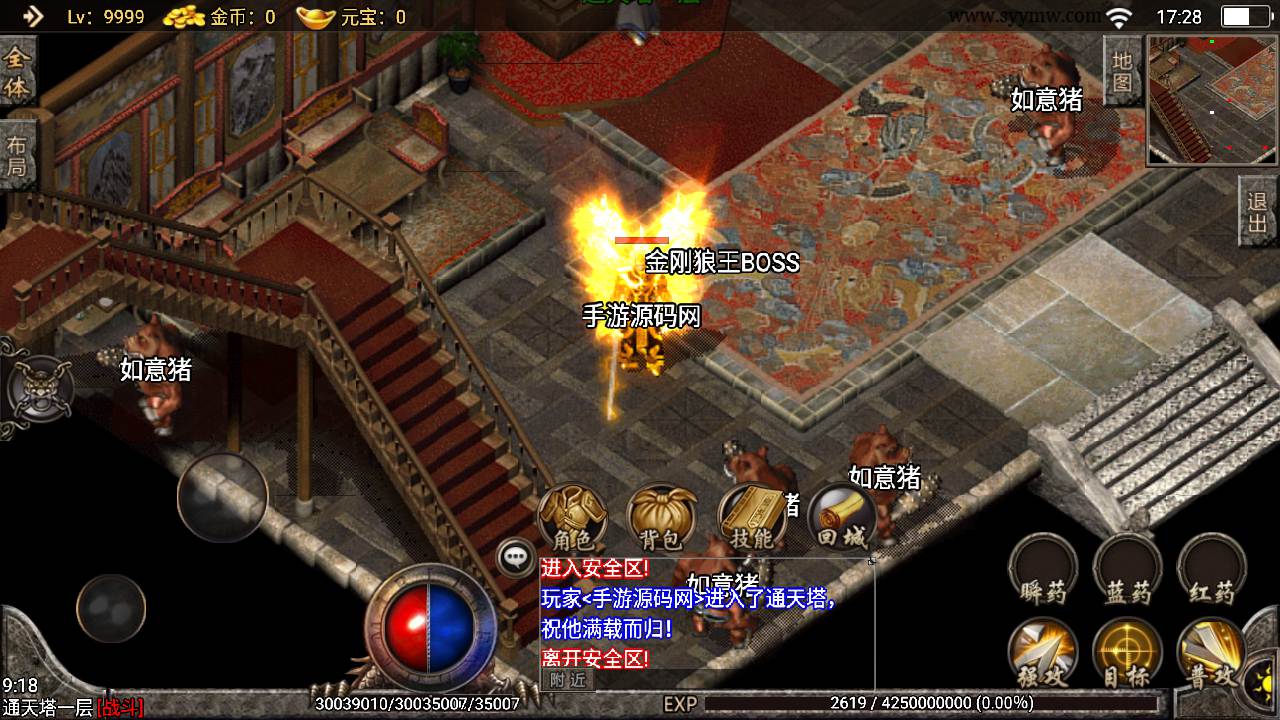Image resolution: width=1280 pixels, height=720 pixels.
Task: Open the 布局 layout button
Action: click(x=17, y=155)
